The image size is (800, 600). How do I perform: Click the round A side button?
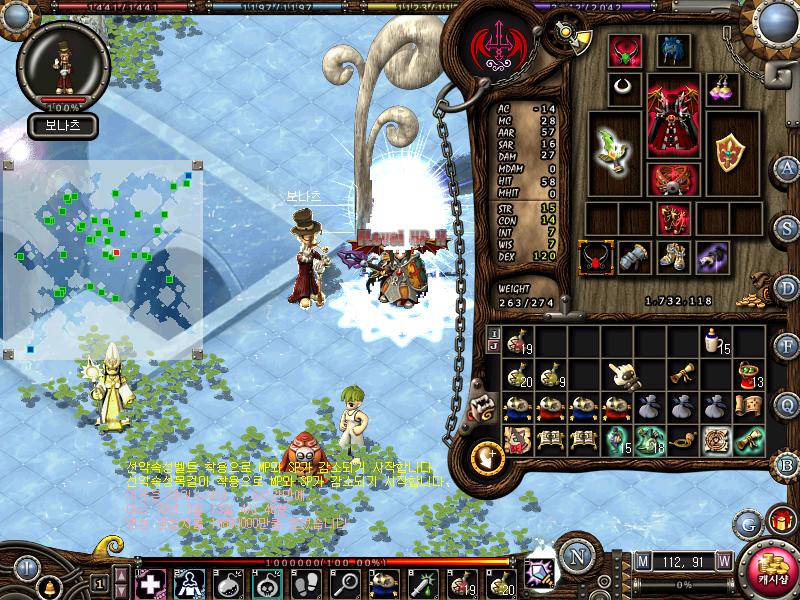pos(786,168)
